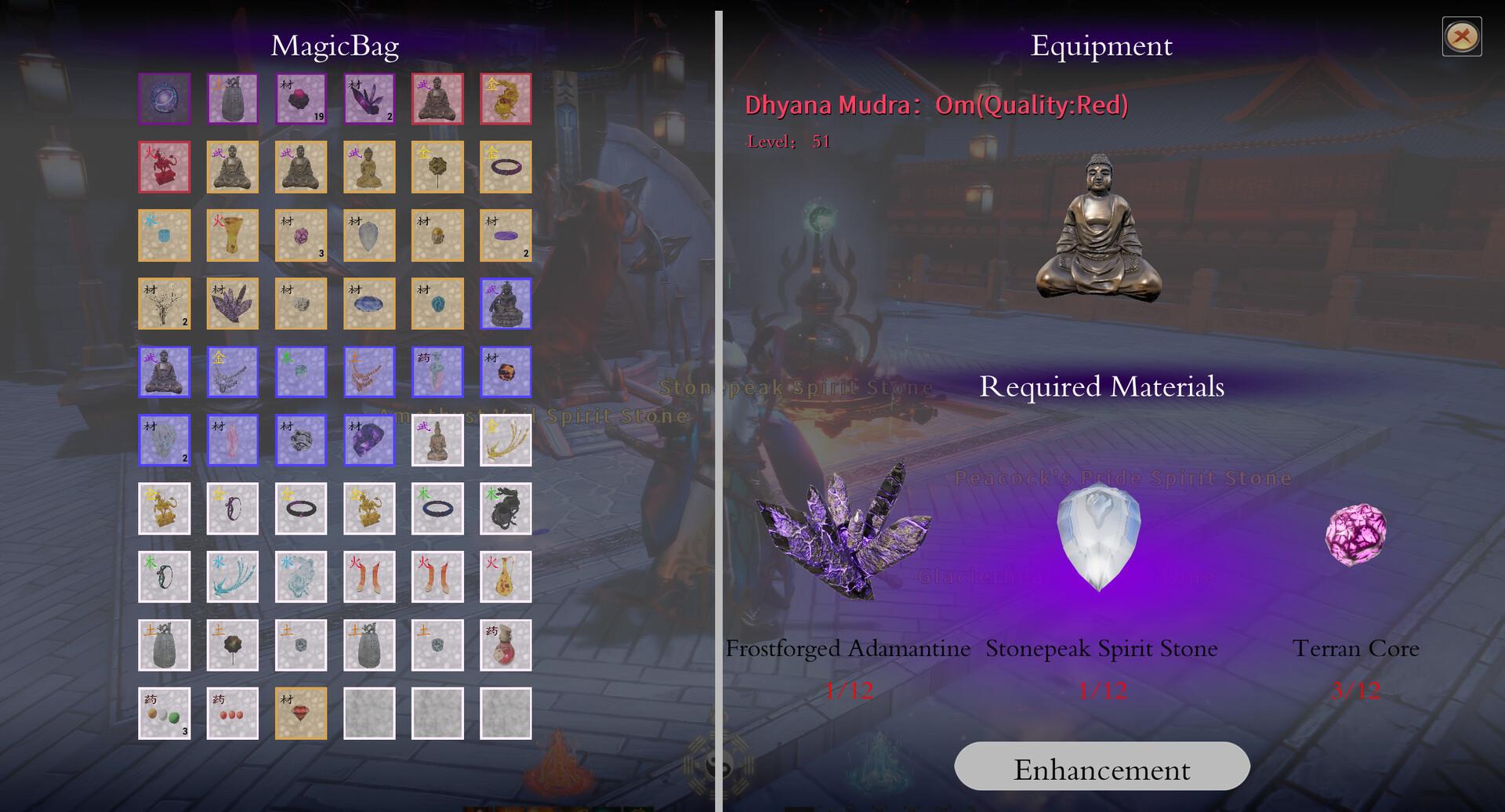Screen dimensions: 1505x812
Task: Select the golden feathers item
Action: [506, 440]
